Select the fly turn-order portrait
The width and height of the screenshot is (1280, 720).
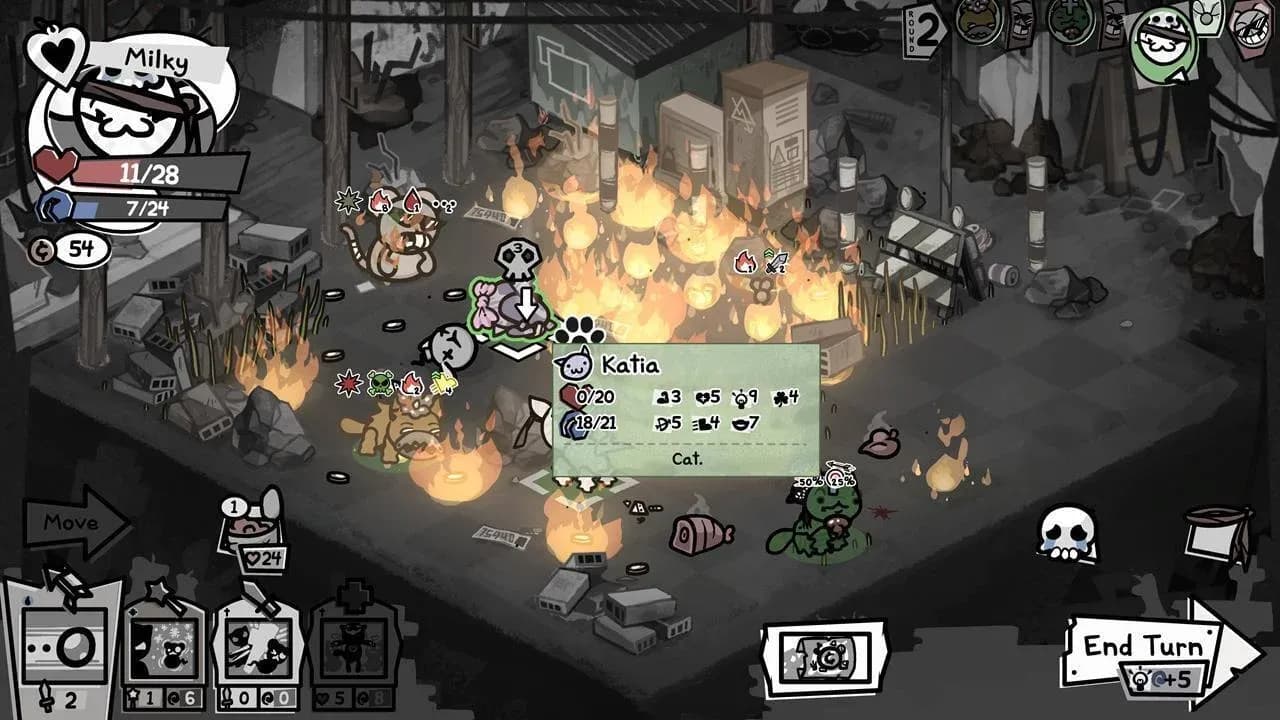(1208, 16)
